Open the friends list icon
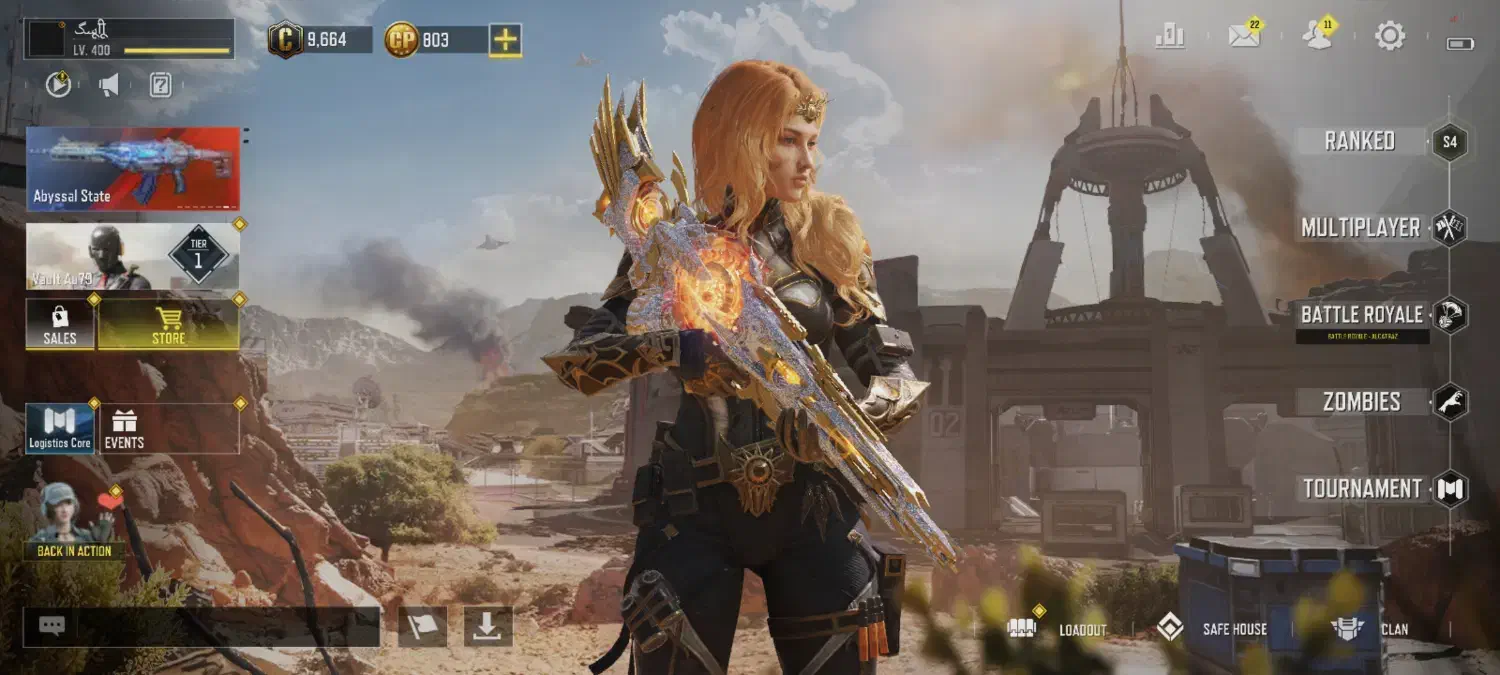The image size is (1500, 675). pyautogui.click(x=1317, y=37)
